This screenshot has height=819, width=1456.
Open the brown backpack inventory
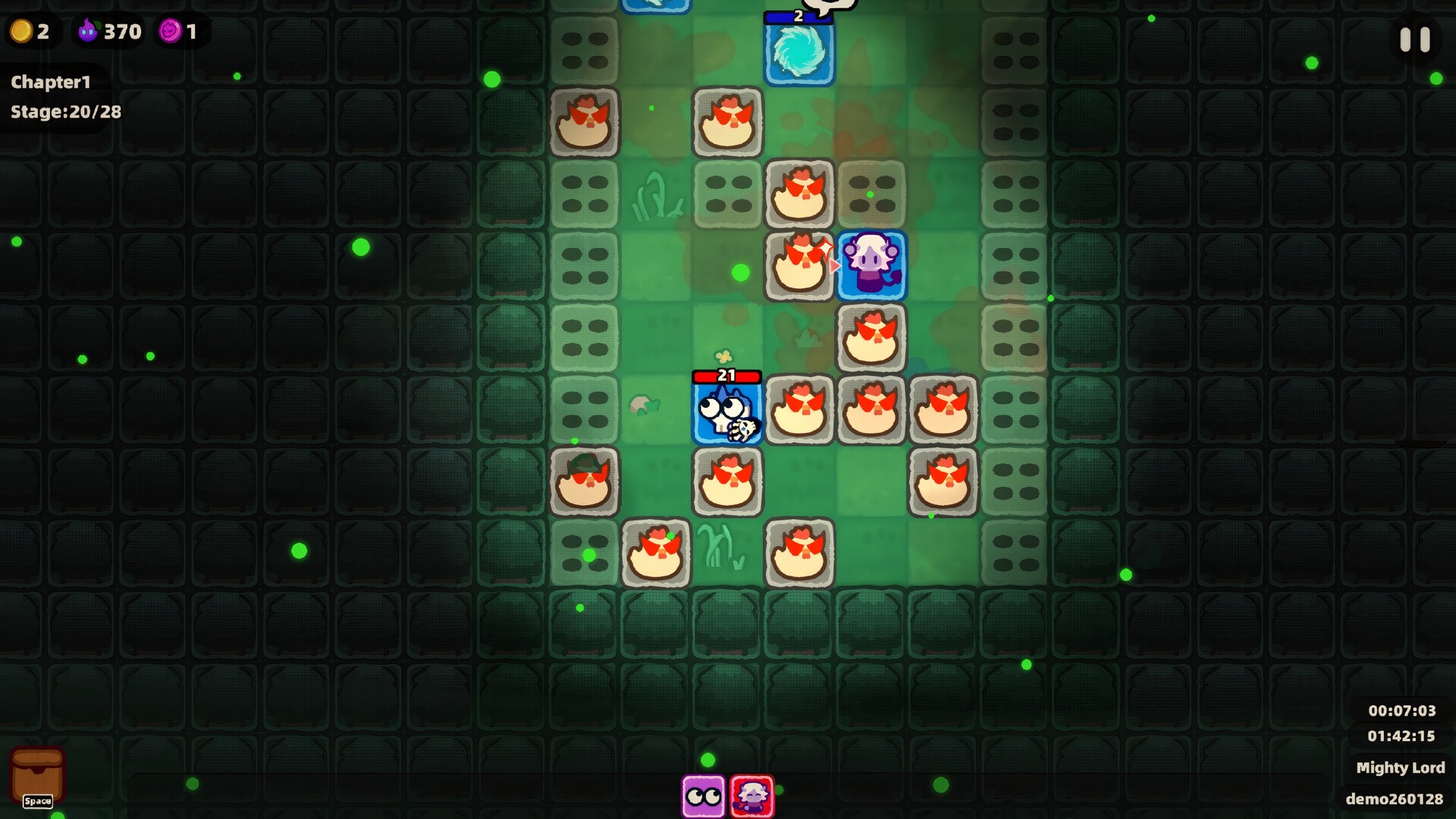37,776
